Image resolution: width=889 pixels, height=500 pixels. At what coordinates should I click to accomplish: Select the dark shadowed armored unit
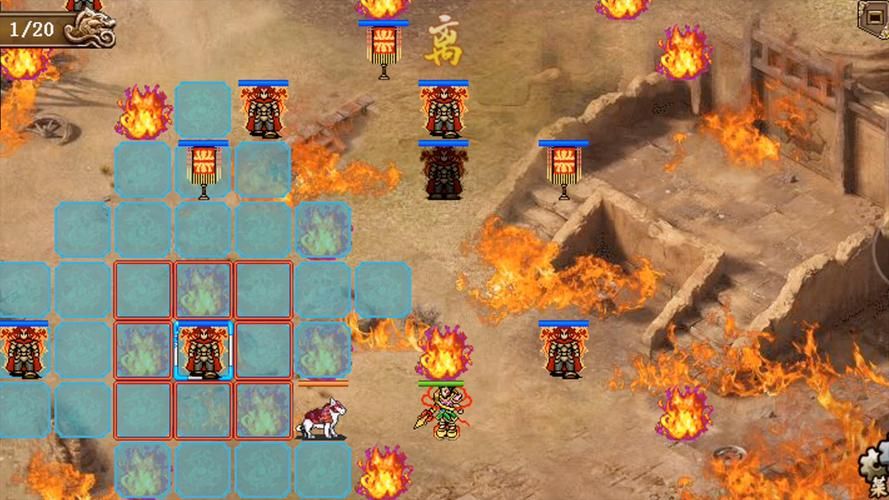click(x=442, y=172)
